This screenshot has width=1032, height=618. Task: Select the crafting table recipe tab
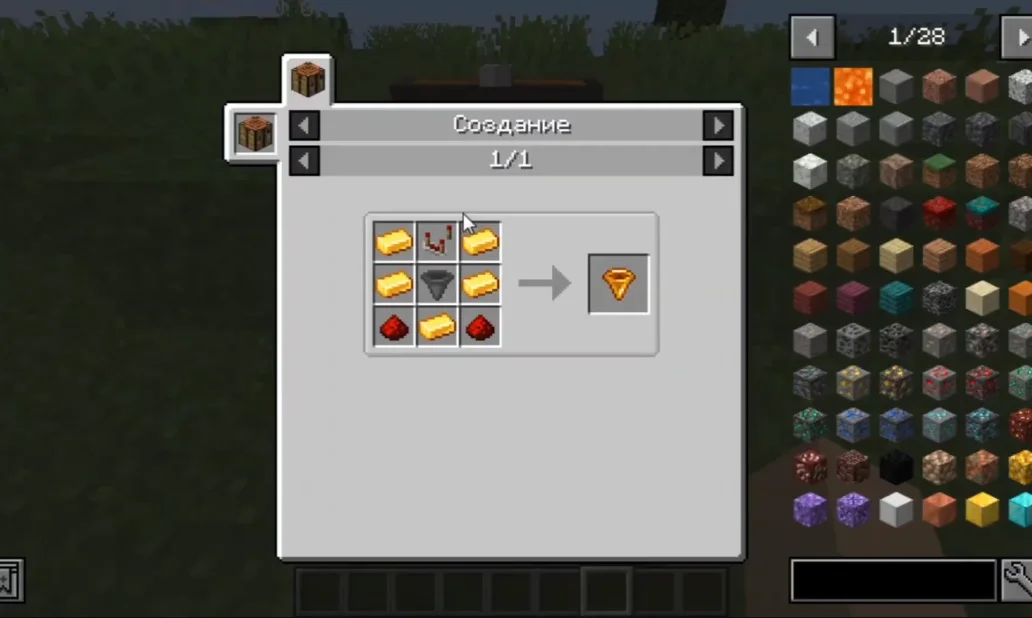pos(307,79)
